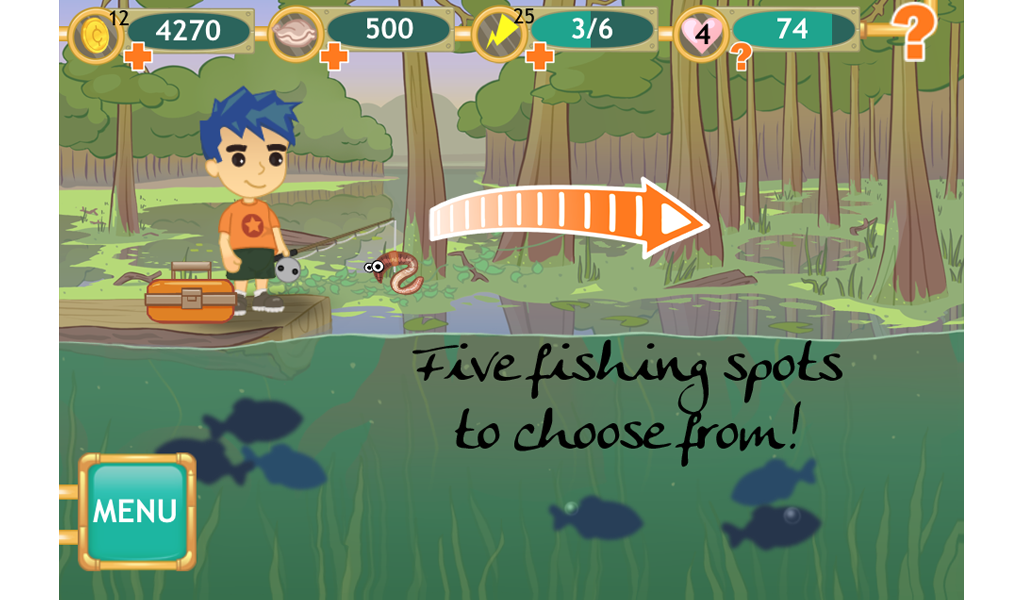
Task: Buy more clam shells with plus button
Action: pyautogui.click(x=334, y=57)
